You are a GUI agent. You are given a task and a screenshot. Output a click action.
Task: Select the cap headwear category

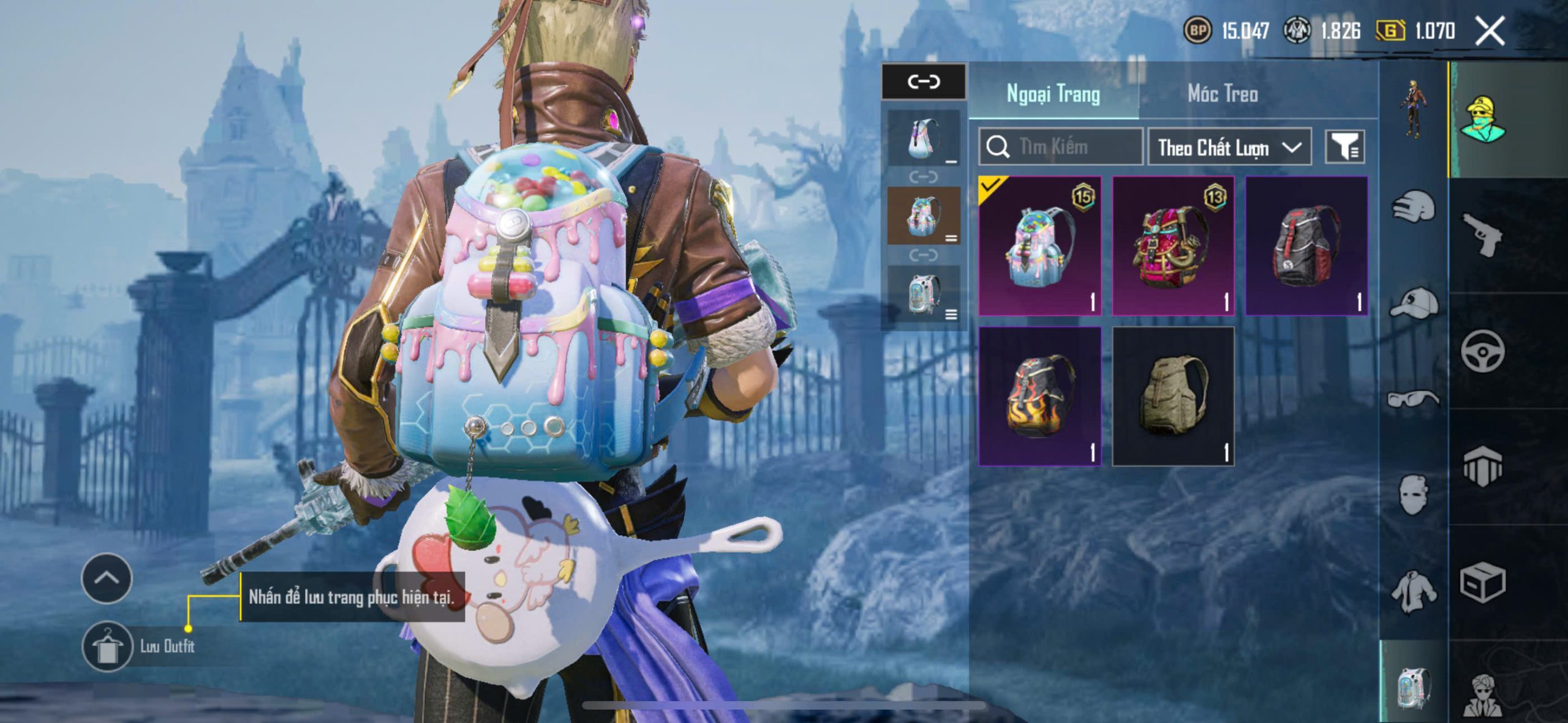click(1412, 303)
